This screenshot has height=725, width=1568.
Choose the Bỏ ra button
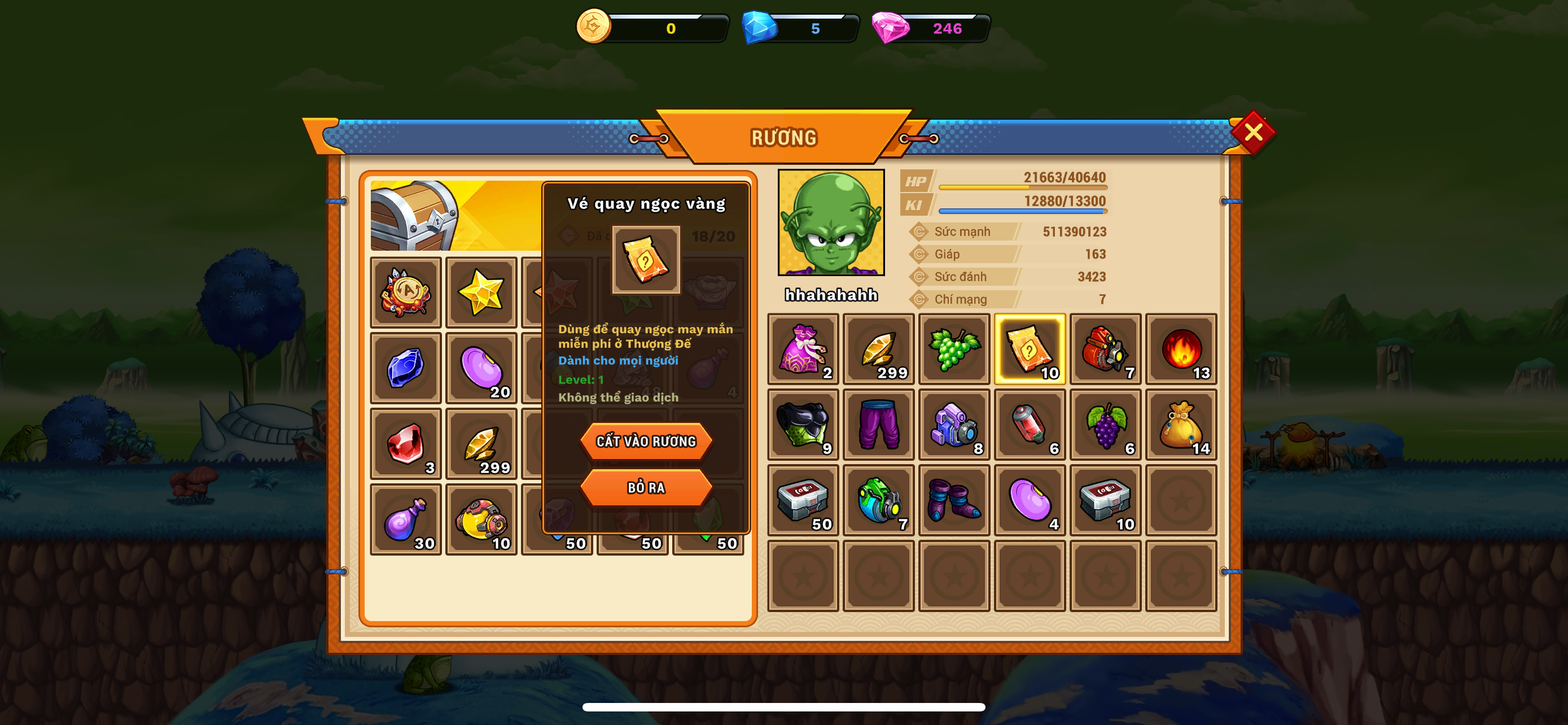pyautogui.click(x=646, y=487)
